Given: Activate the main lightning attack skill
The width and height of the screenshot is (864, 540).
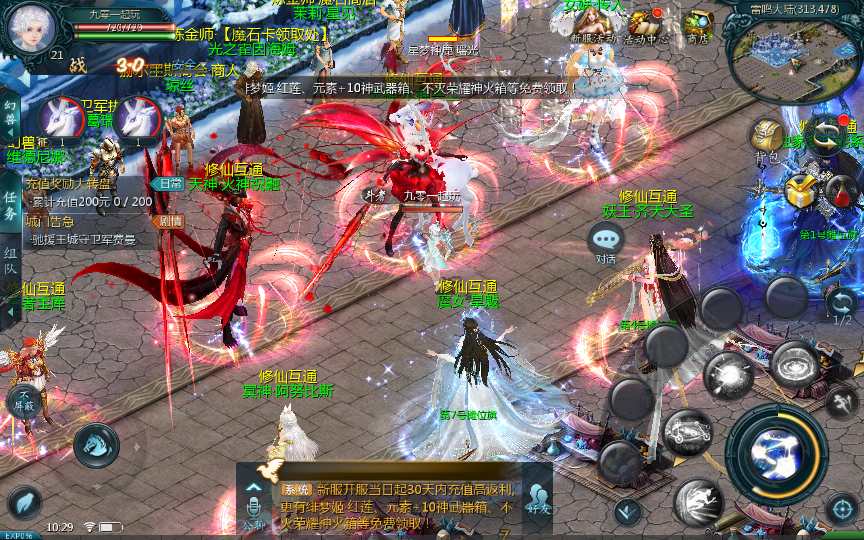Looking at the screenshot, I should coord(776,453).
